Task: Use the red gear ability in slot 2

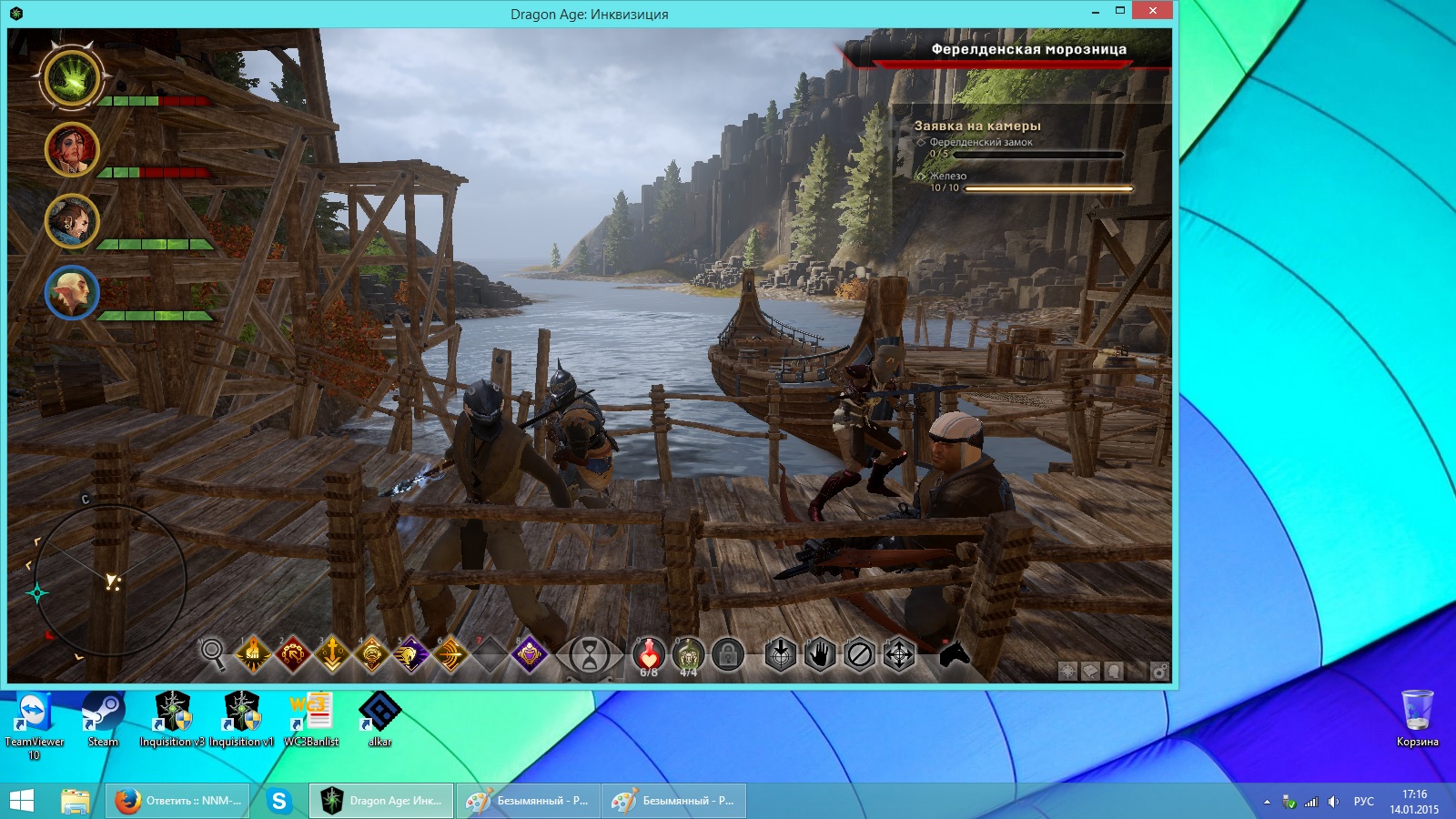Action: (293, 653)
